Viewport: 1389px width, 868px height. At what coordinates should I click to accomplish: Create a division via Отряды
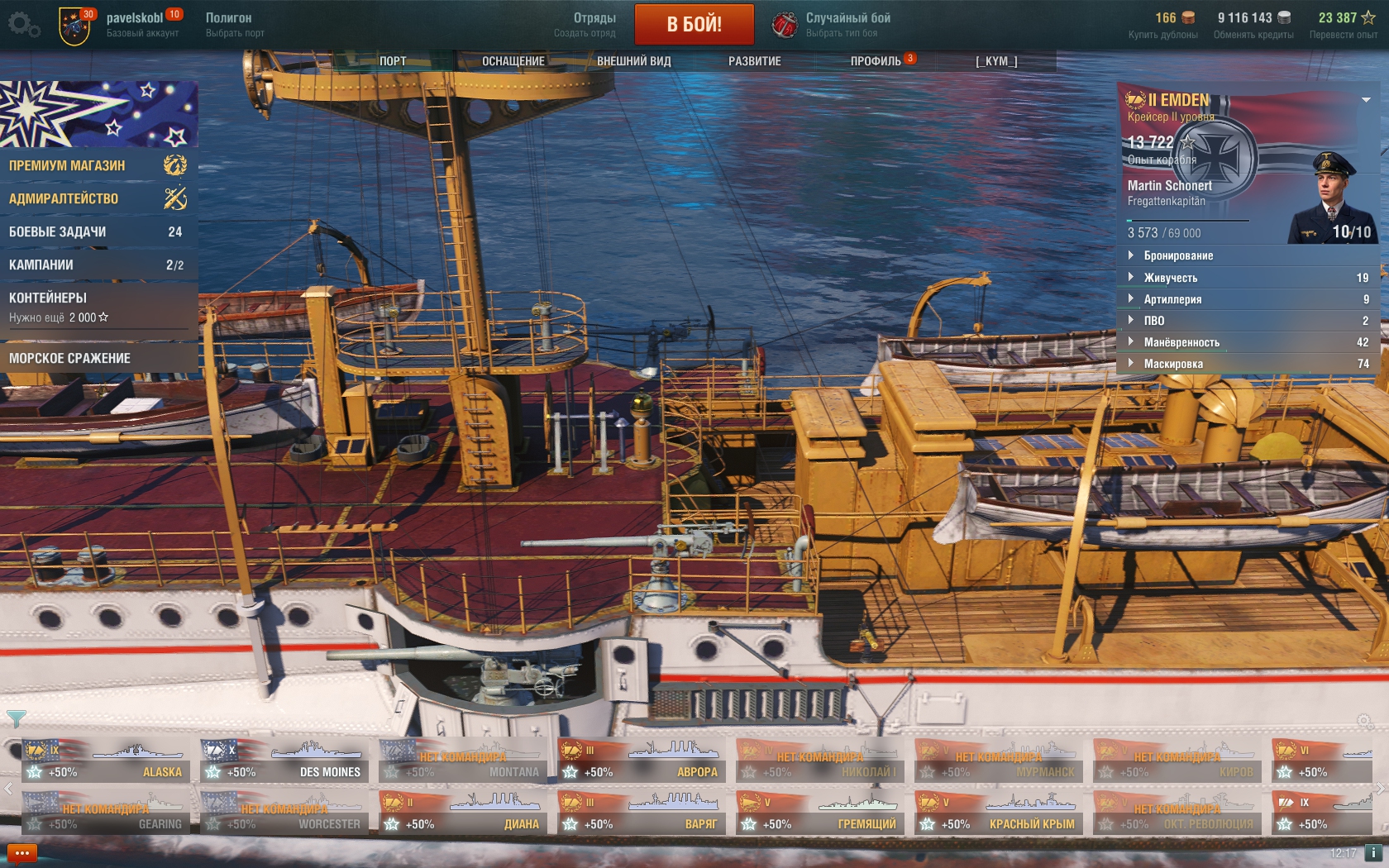click(x=585, y=24)
